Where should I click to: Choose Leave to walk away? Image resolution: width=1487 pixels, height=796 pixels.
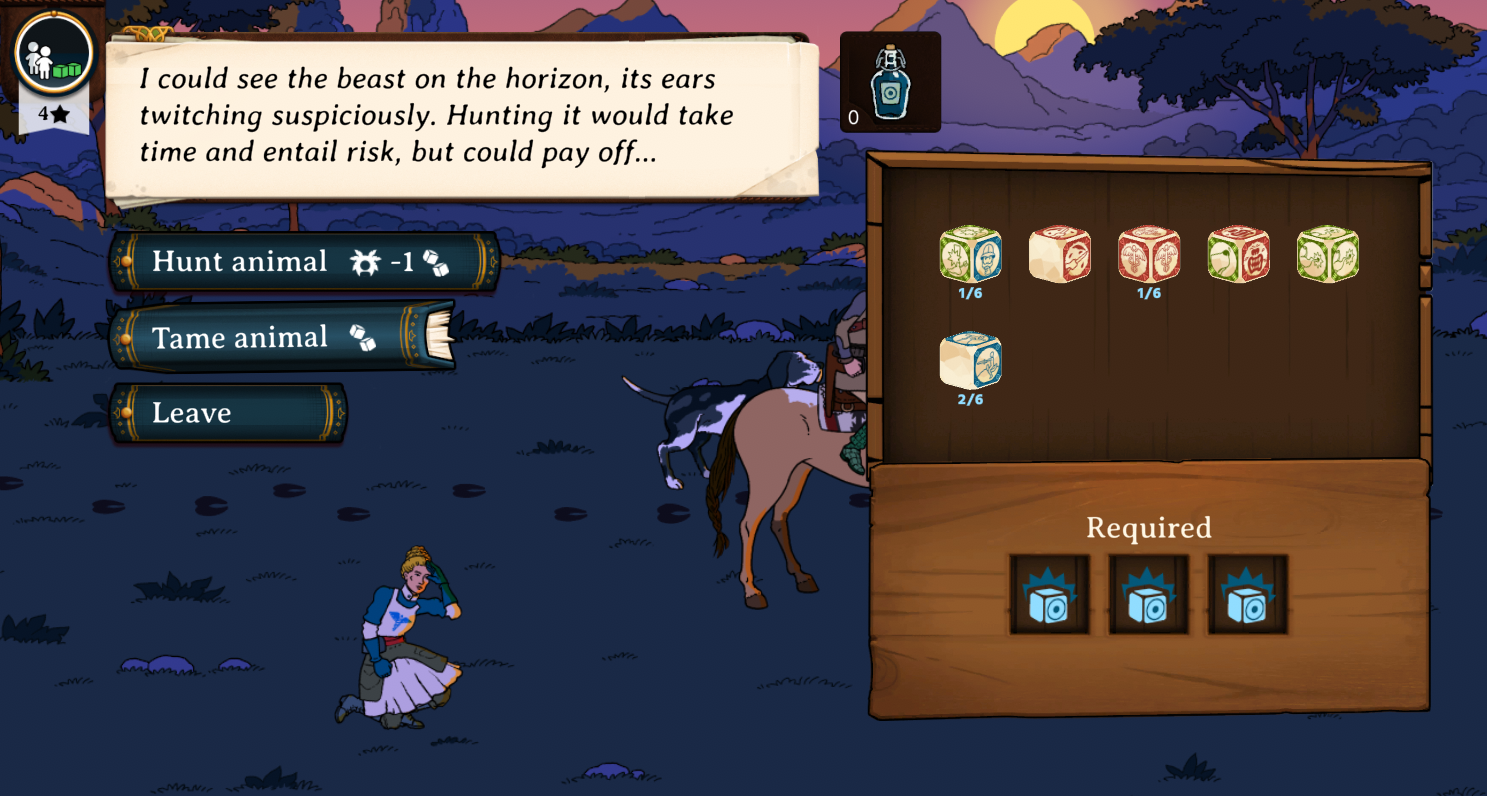228,413
